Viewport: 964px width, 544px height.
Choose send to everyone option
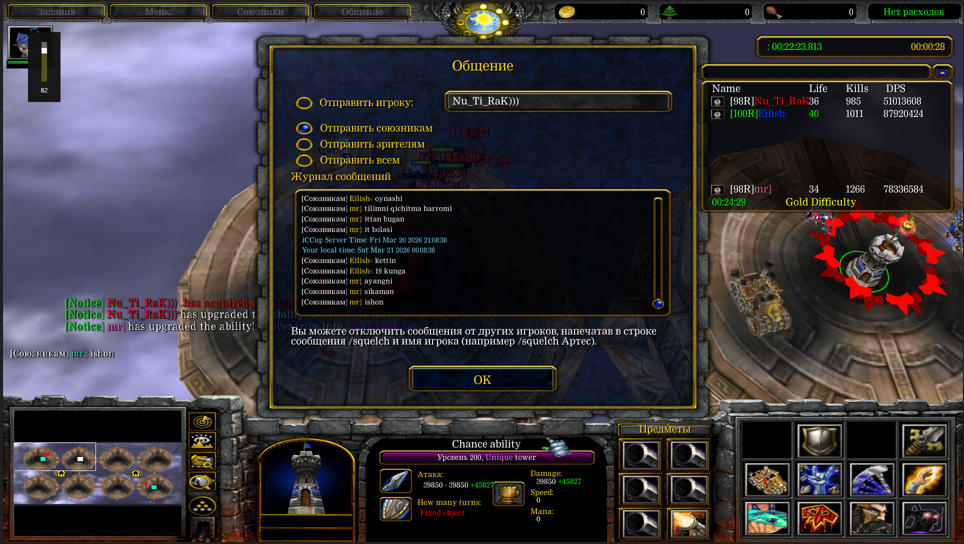point(304,160)
